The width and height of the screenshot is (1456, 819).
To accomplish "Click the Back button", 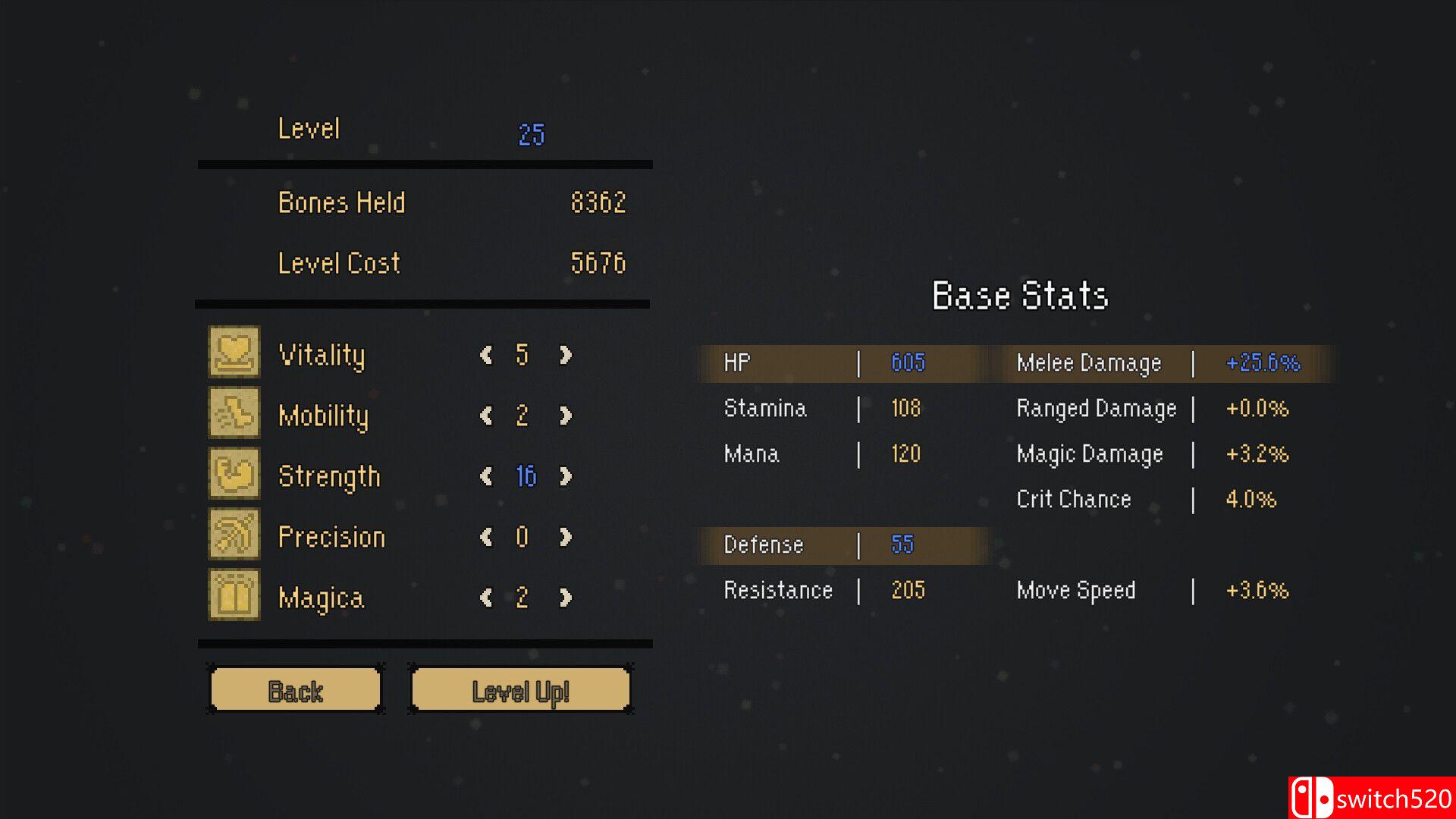I will point(295,690).
